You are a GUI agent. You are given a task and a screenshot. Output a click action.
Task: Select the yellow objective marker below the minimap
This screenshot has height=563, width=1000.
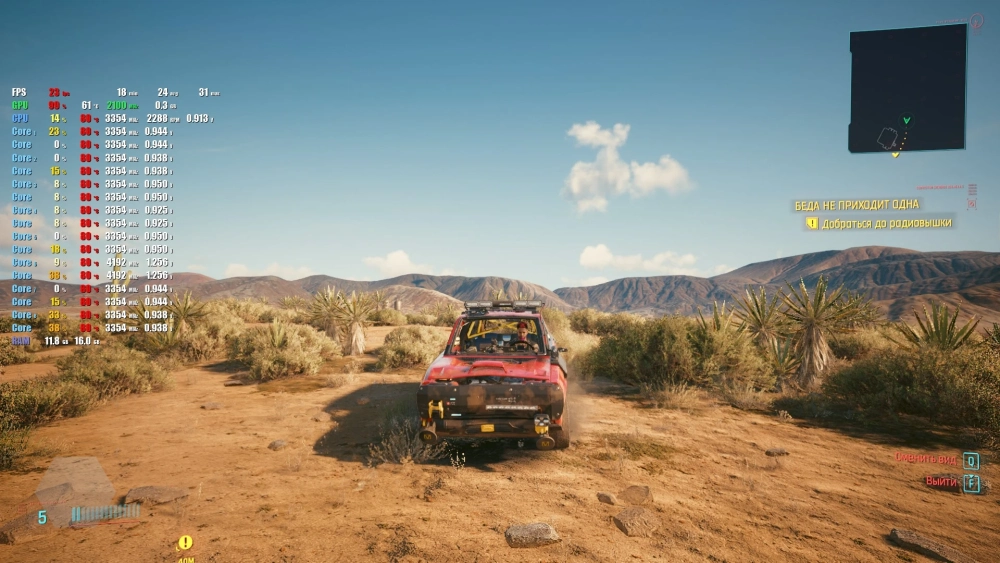[896, 155]
